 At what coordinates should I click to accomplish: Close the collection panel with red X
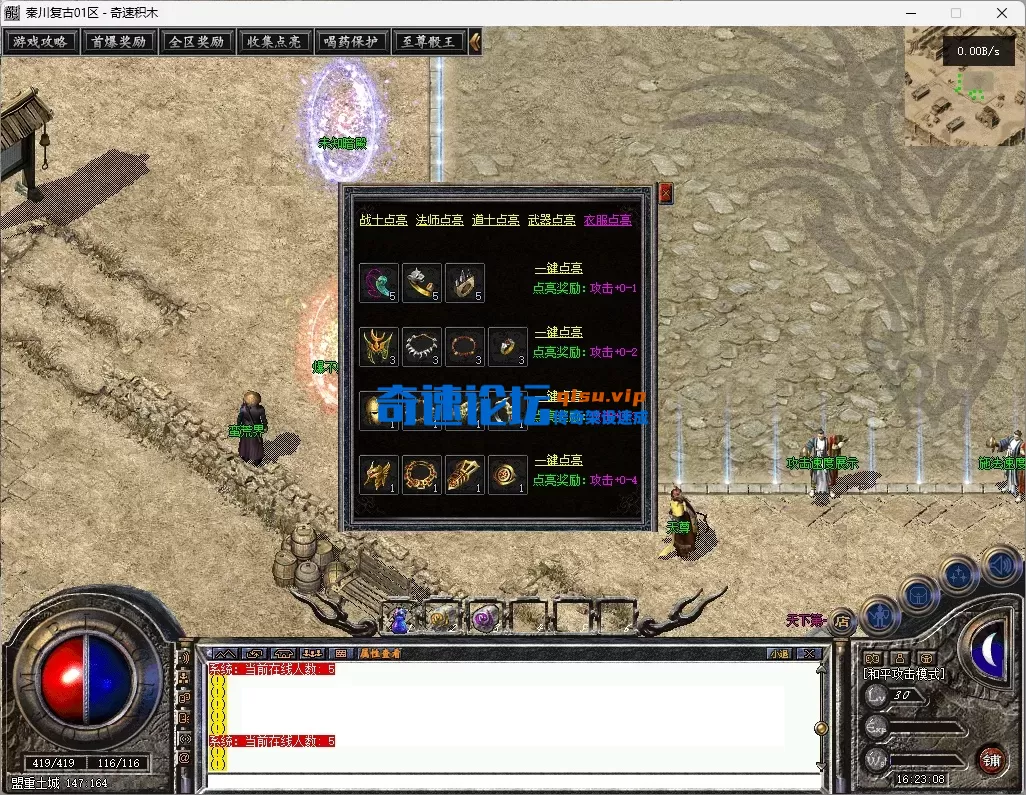(666, 194)
